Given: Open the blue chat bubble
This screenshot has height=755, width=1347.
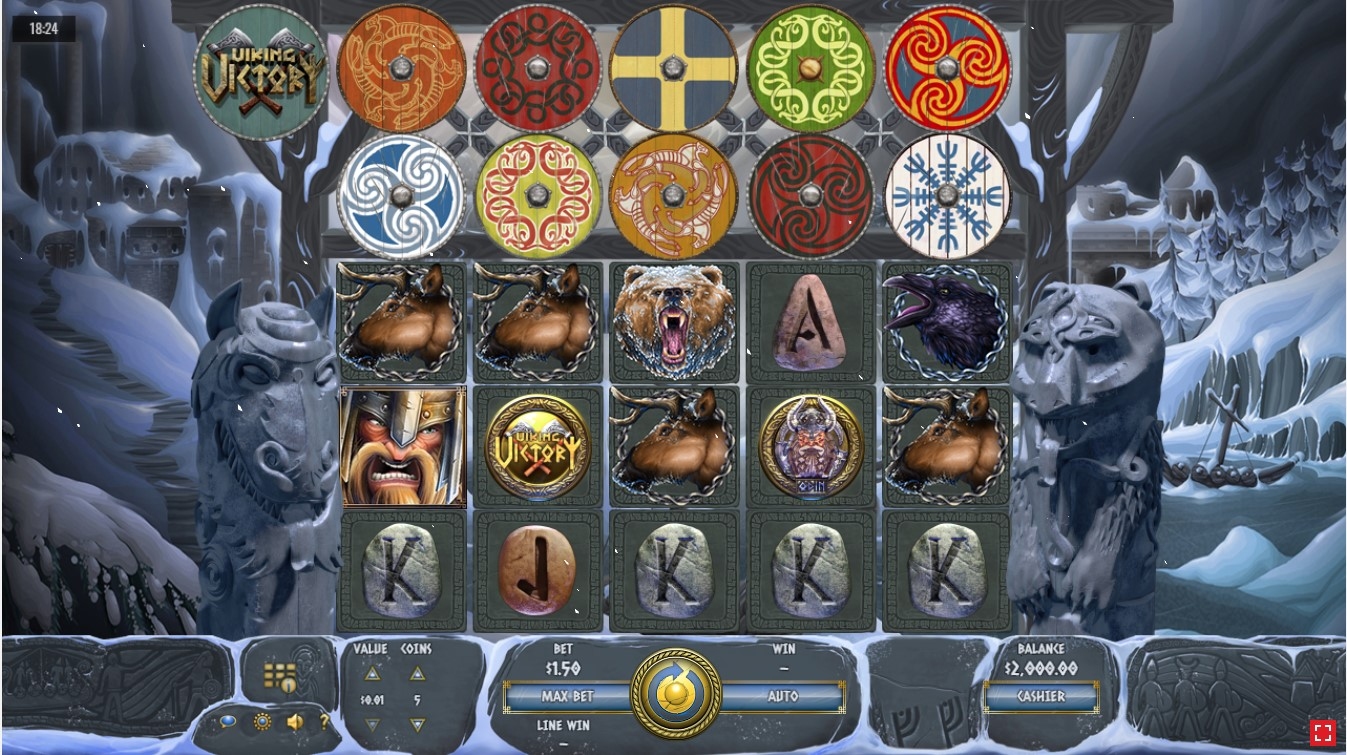Looking at the screenshot, I should coord(229,721).
